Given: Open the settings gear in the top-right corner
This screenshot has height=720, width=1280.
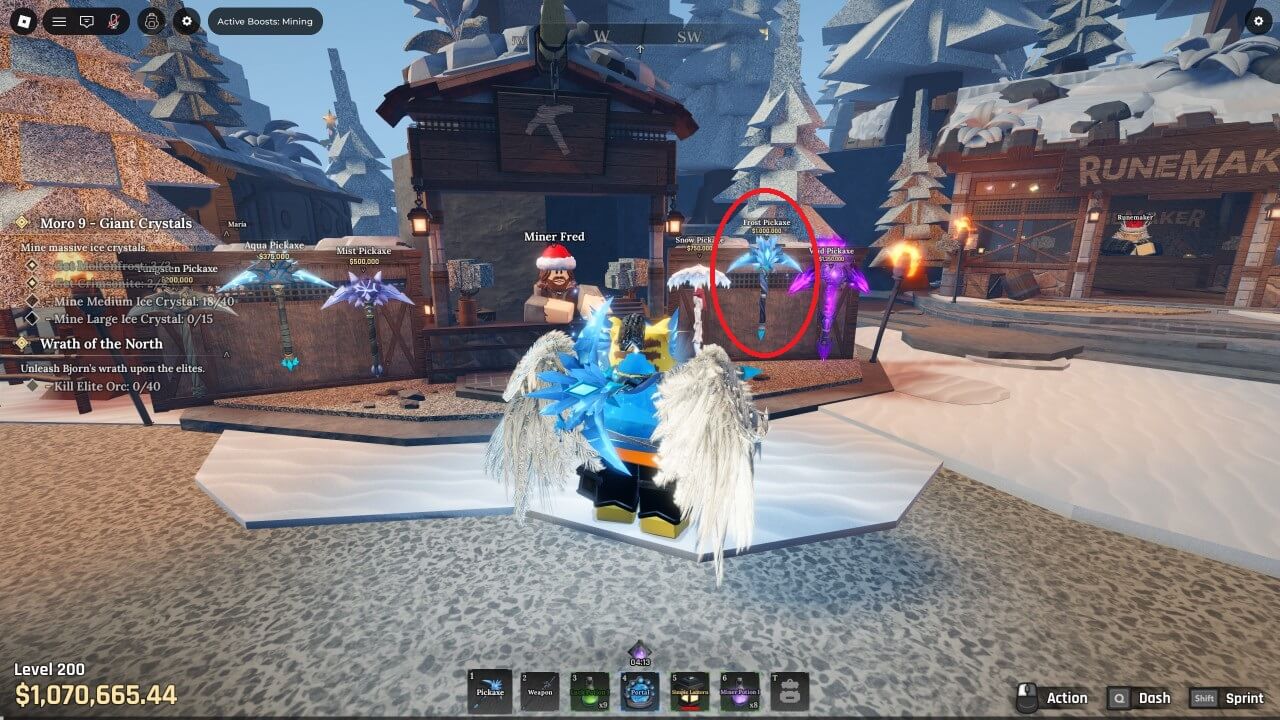Looking at the screenshot, I should (x=1258, y=21).
